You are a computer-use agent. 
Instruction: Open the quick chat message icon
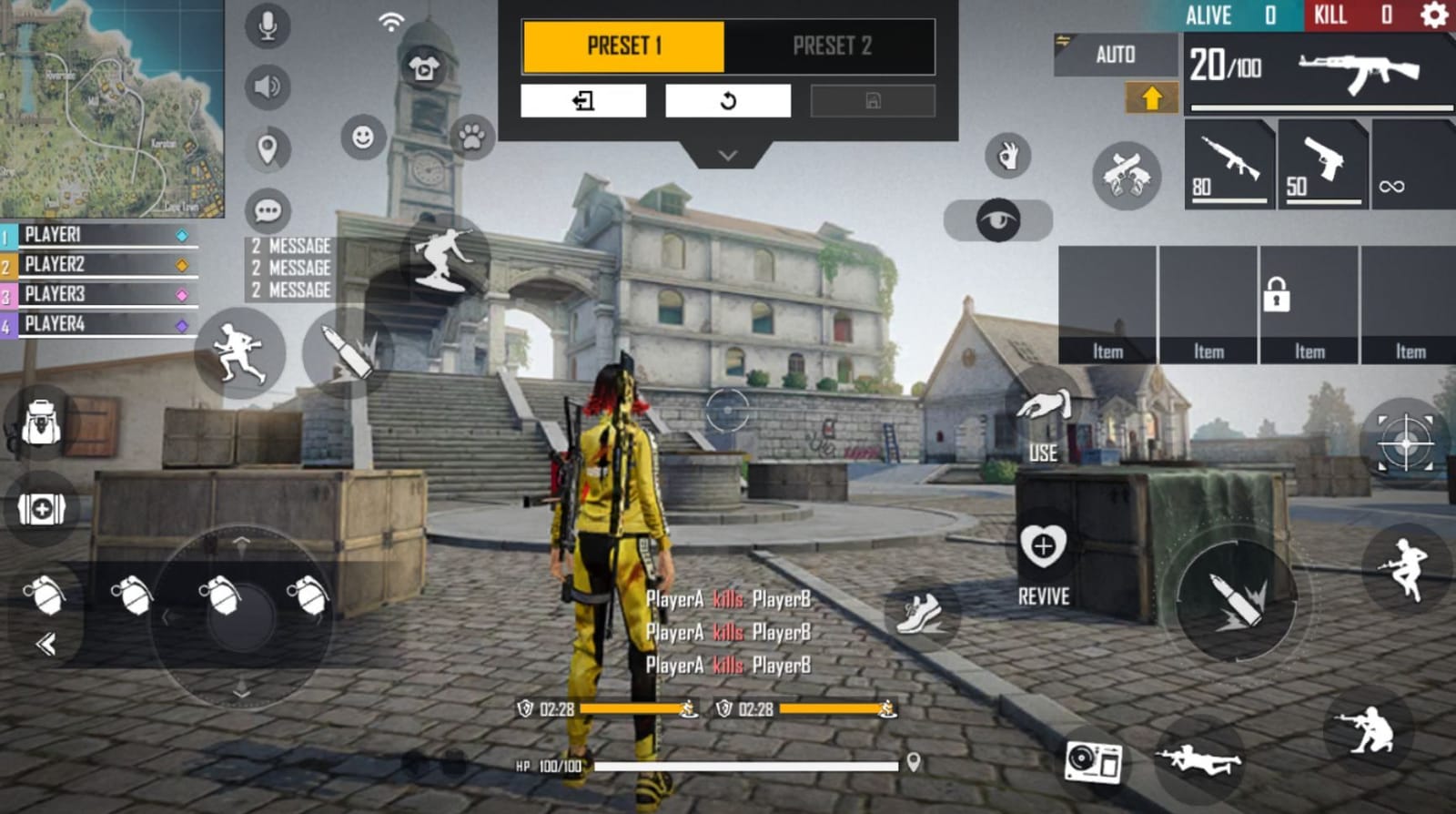267,212
